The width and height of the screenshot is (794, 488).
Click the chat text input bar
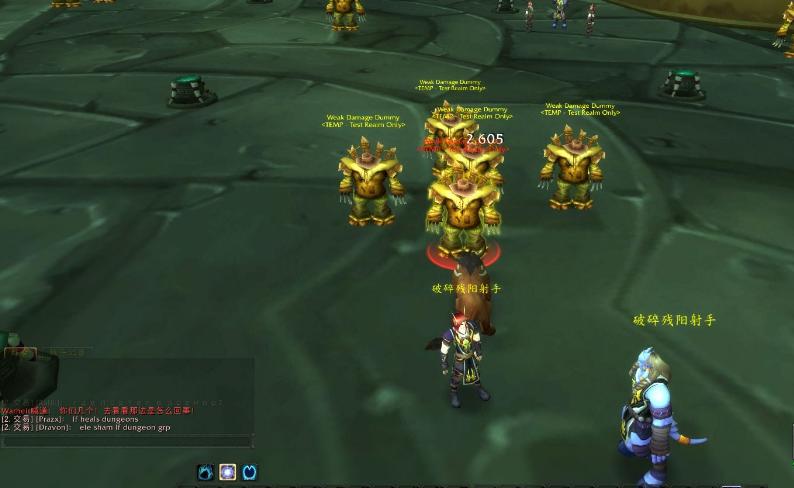(x=126, y=441)
